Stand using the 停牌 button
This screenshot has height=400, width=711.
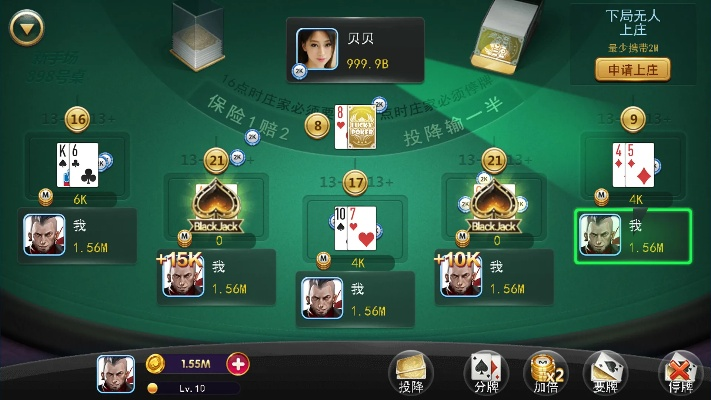(x=676, y=372)
